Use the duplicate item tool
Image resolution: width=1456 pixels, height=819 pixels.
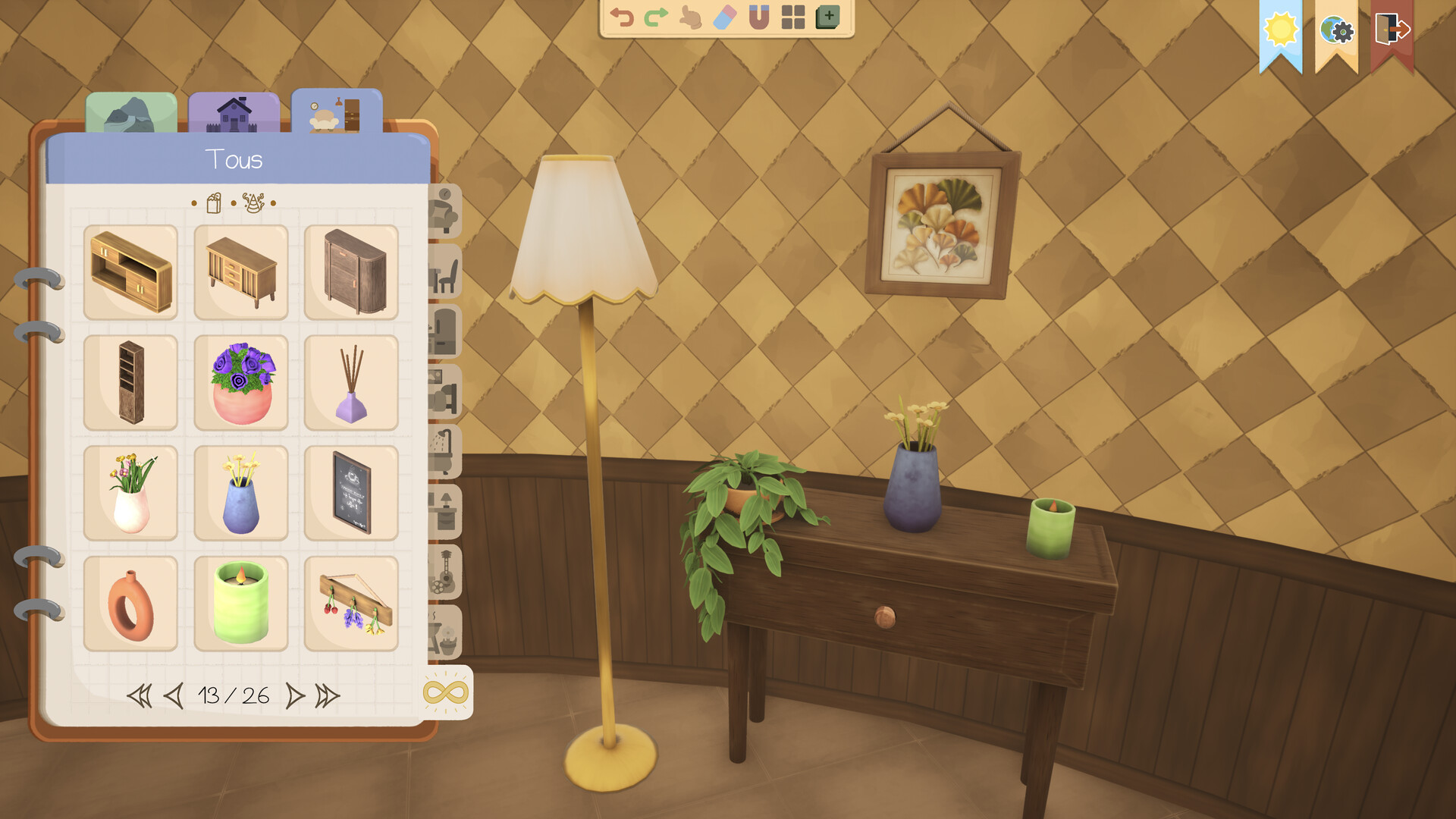click(x=828, y=17)
